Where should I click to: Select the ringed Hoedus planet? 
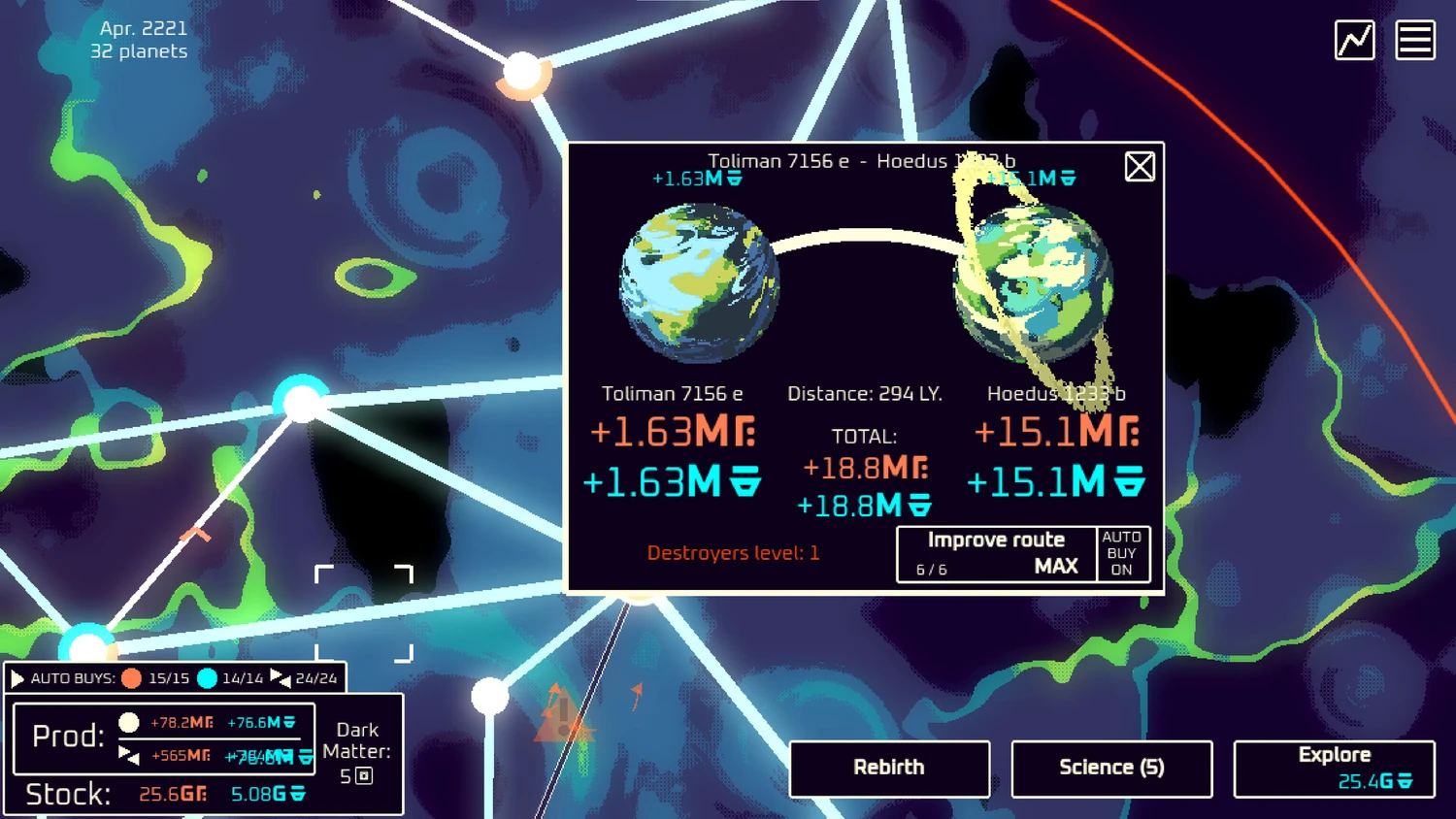point(1033,282)
